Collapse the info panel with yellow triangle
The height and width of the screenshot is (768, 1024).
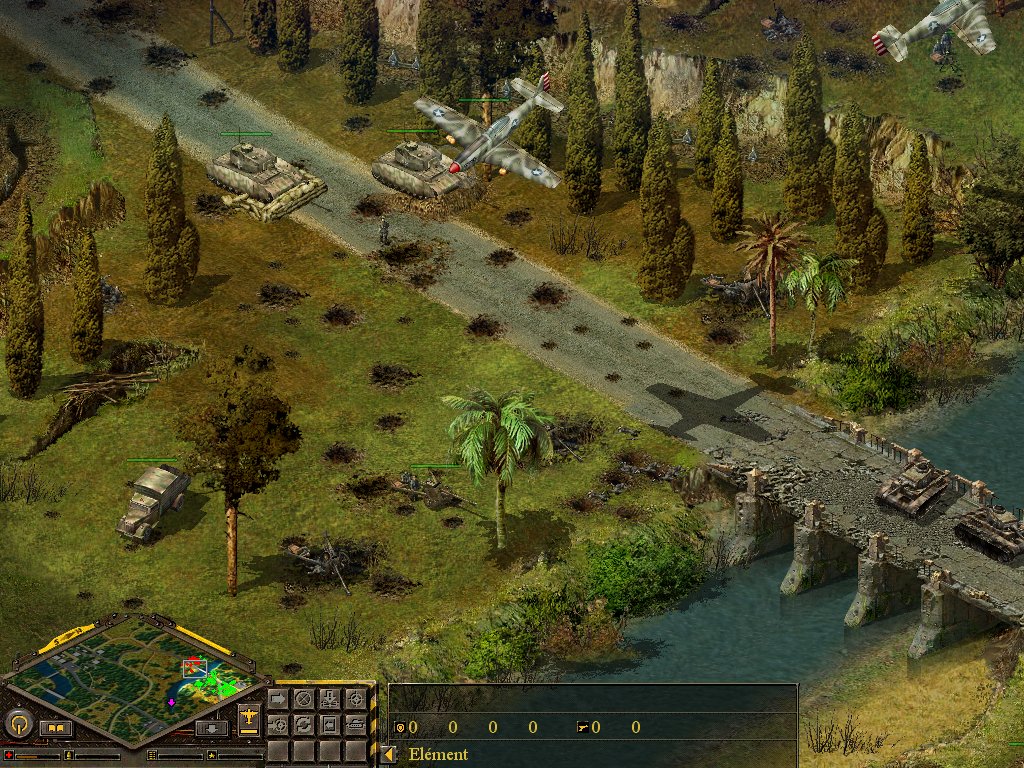coord(389,754)
